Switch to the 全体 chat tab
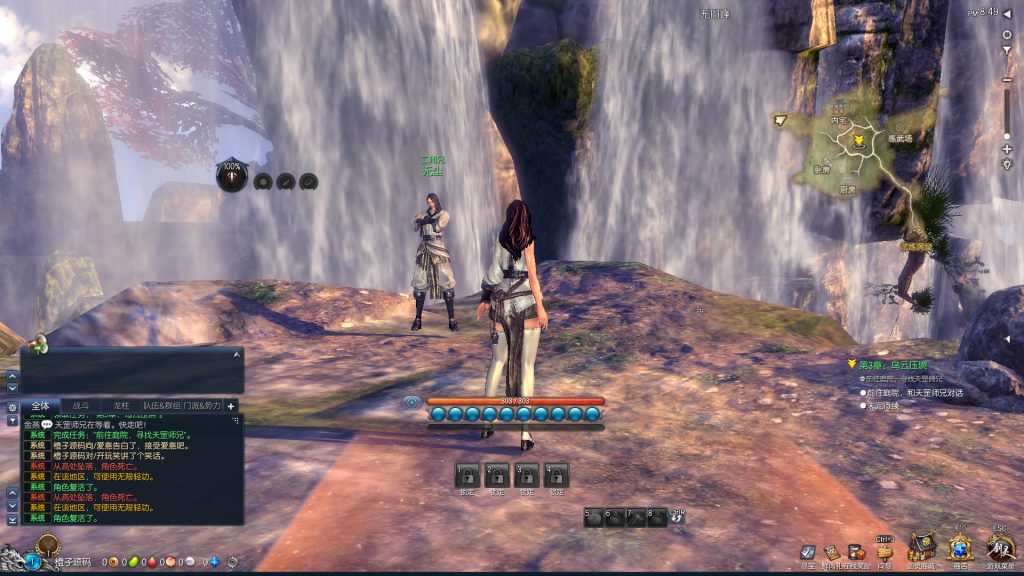The image size is (1024, 576). pos(40,406)
